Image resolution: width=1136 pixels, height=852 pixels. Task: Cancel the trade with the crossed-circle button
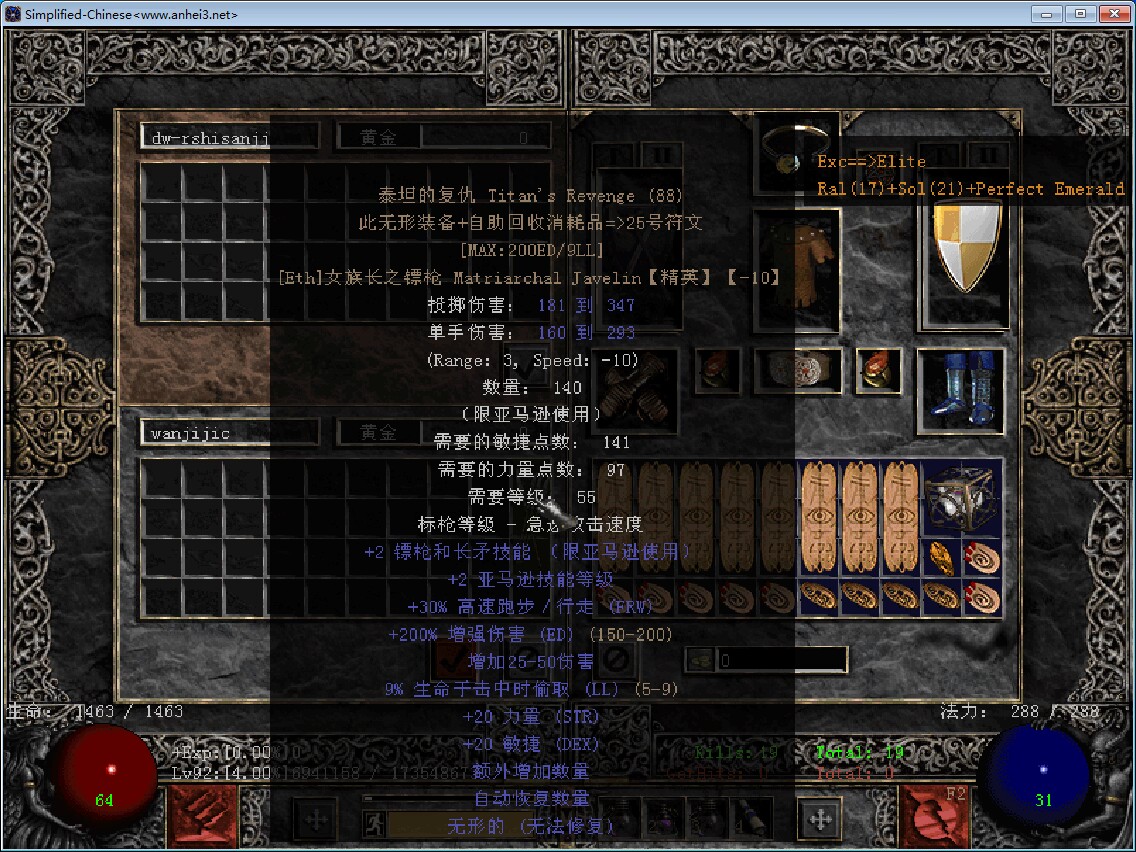point(617,658)
